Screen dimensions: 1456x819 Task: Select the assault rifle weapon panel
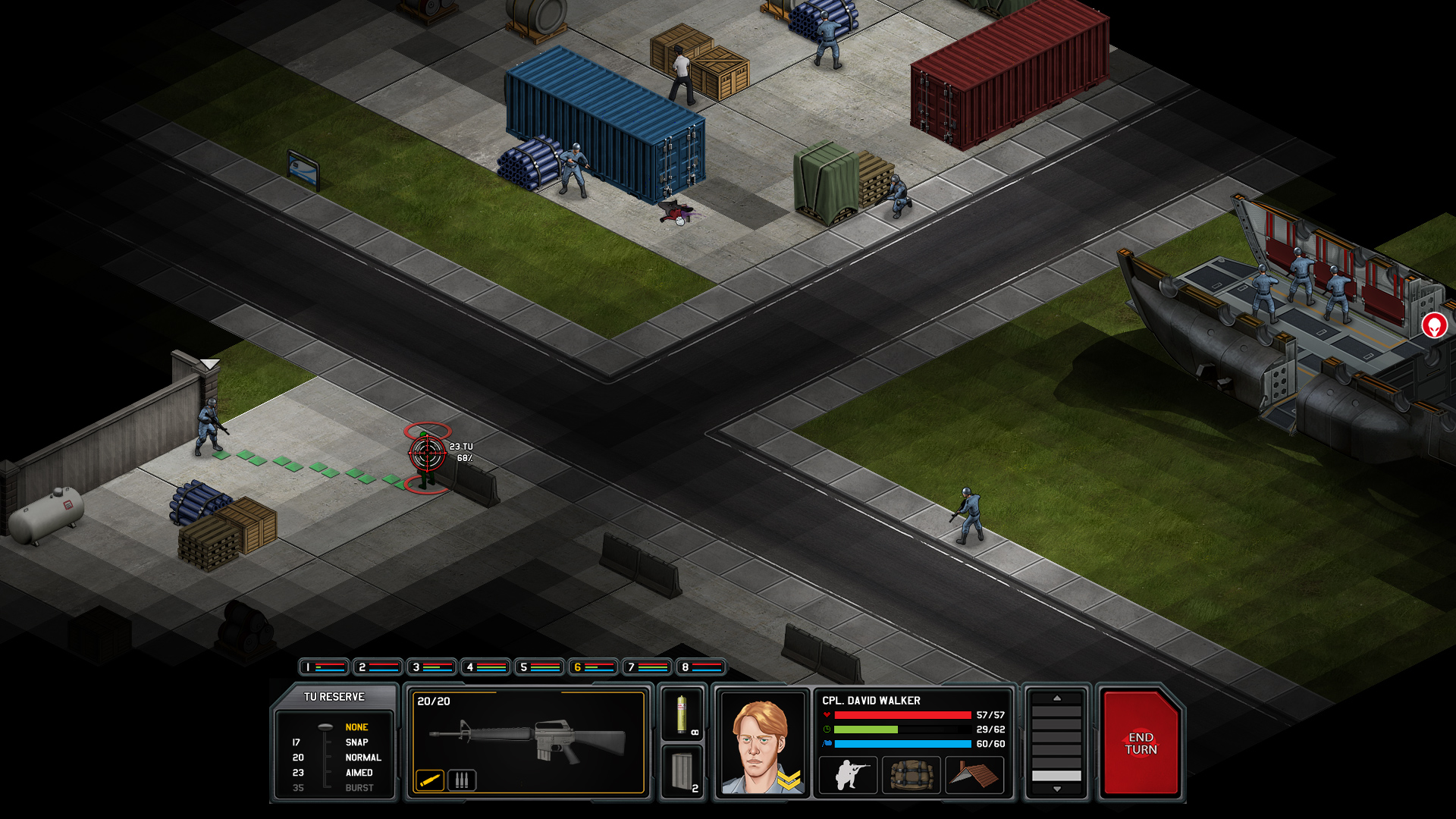point(528,738)
